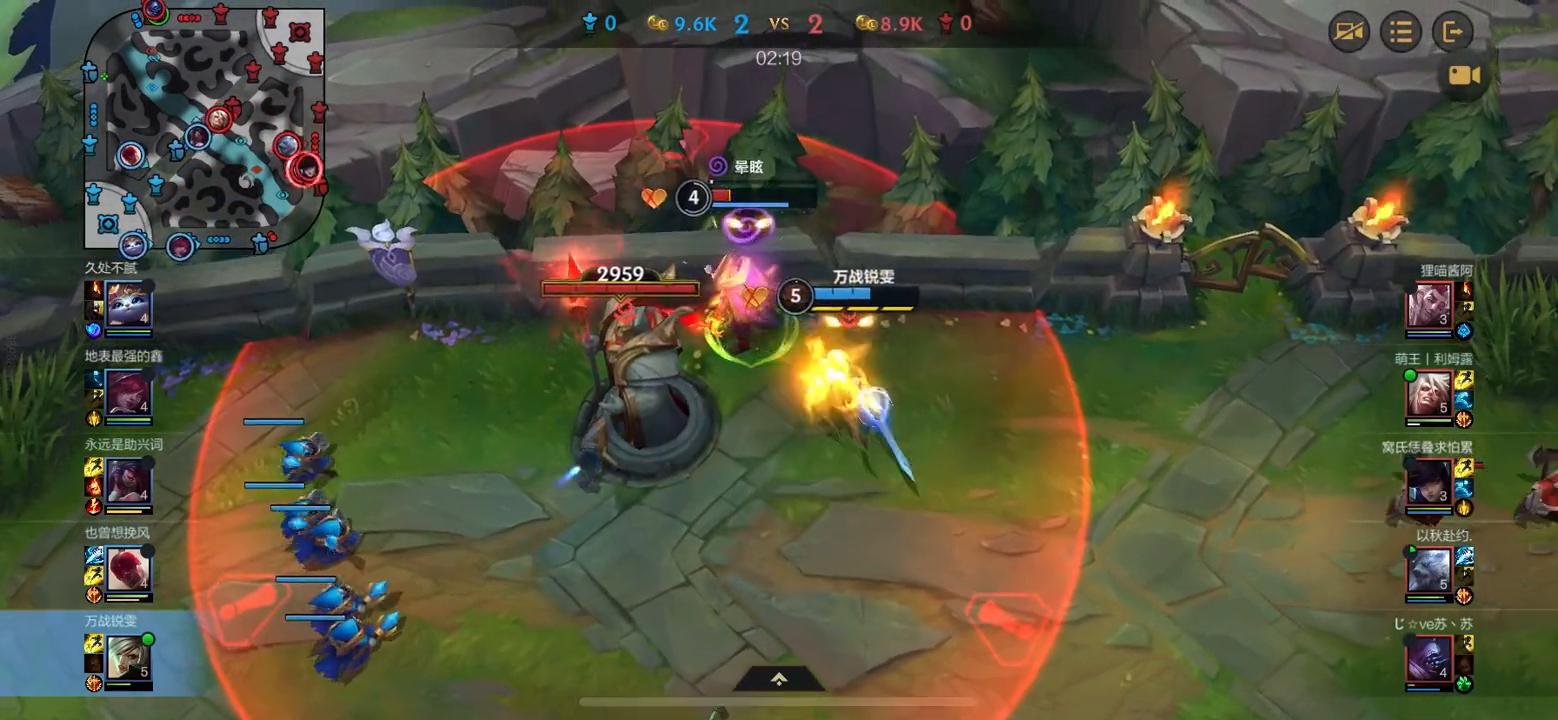Viewport: 1558px width, 720px height.
Task: Switch view to player 也曾想挽风's portrait
Action: tap(129, 567)
